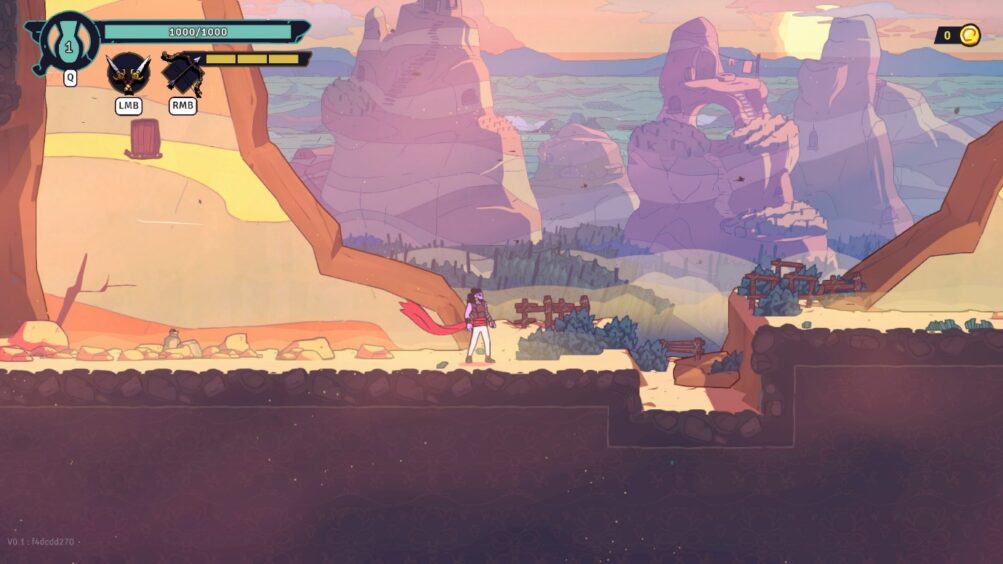
Task: Click the gold coin icon
Action: click(x=969, y=36)
